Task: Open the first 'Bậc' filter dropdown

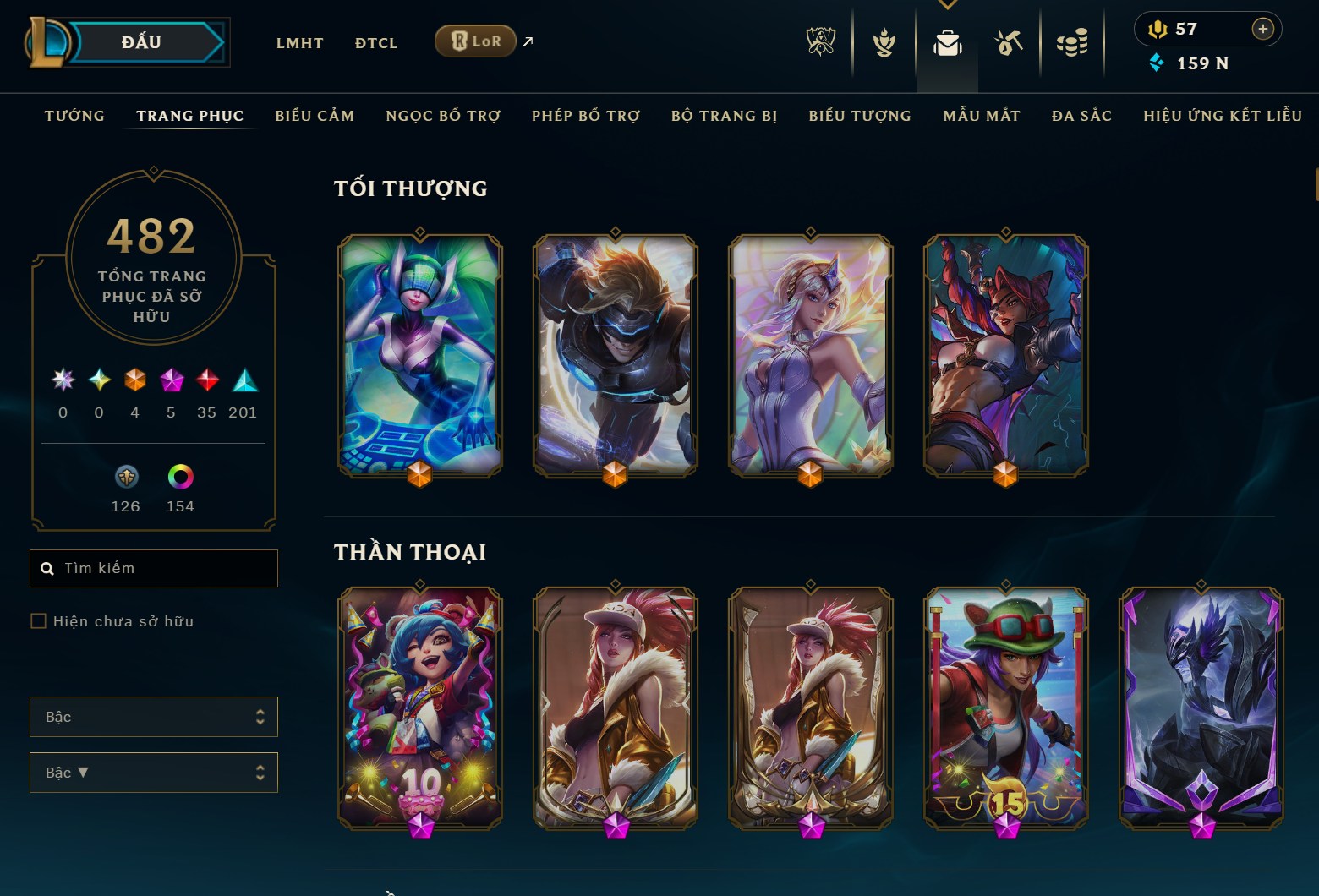Action: pyautogui.click(x=153, y=716)
